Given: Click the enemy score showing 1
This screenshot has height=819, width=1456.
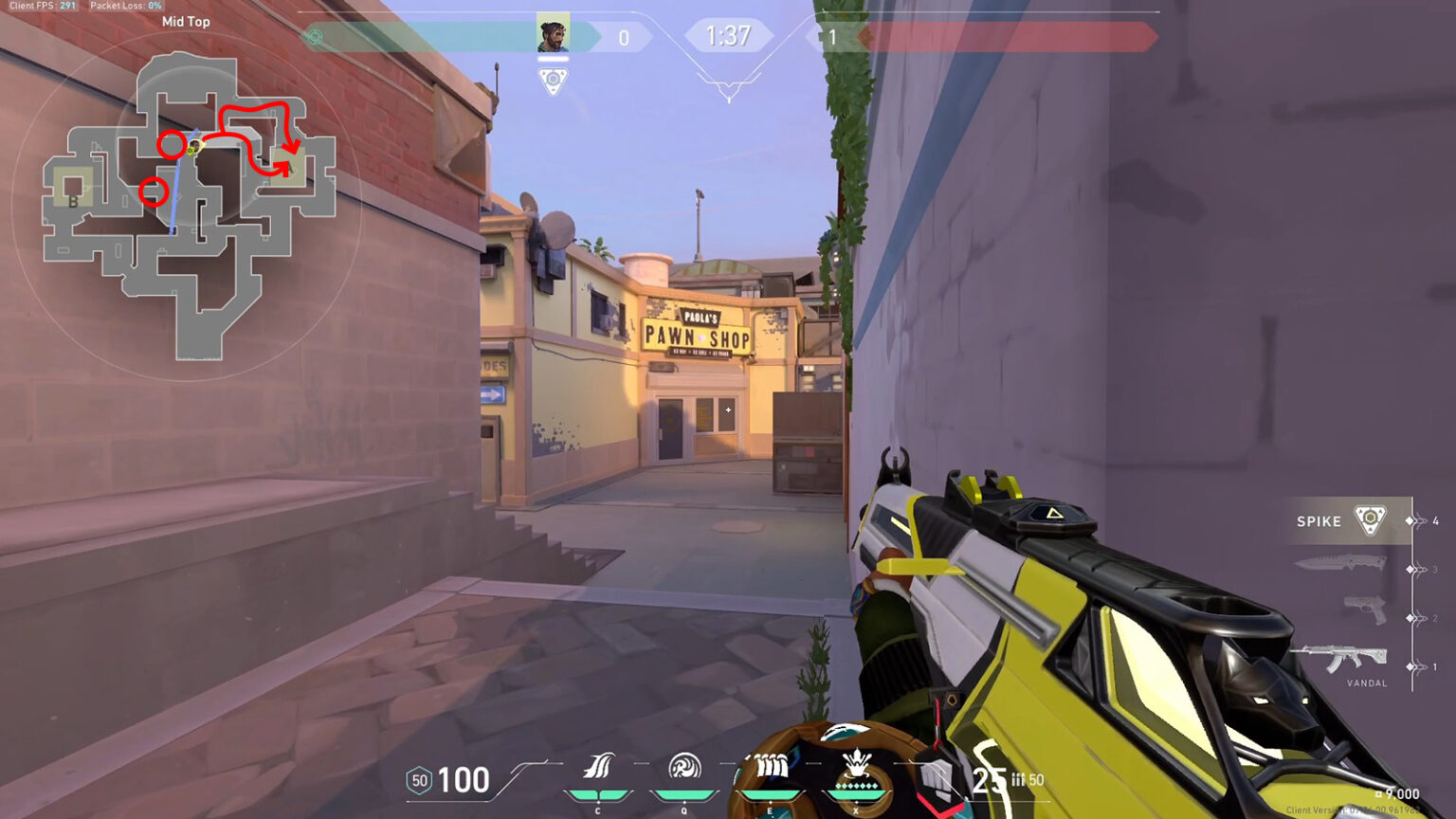Looking at the screenshot, I should pos(834,38).
